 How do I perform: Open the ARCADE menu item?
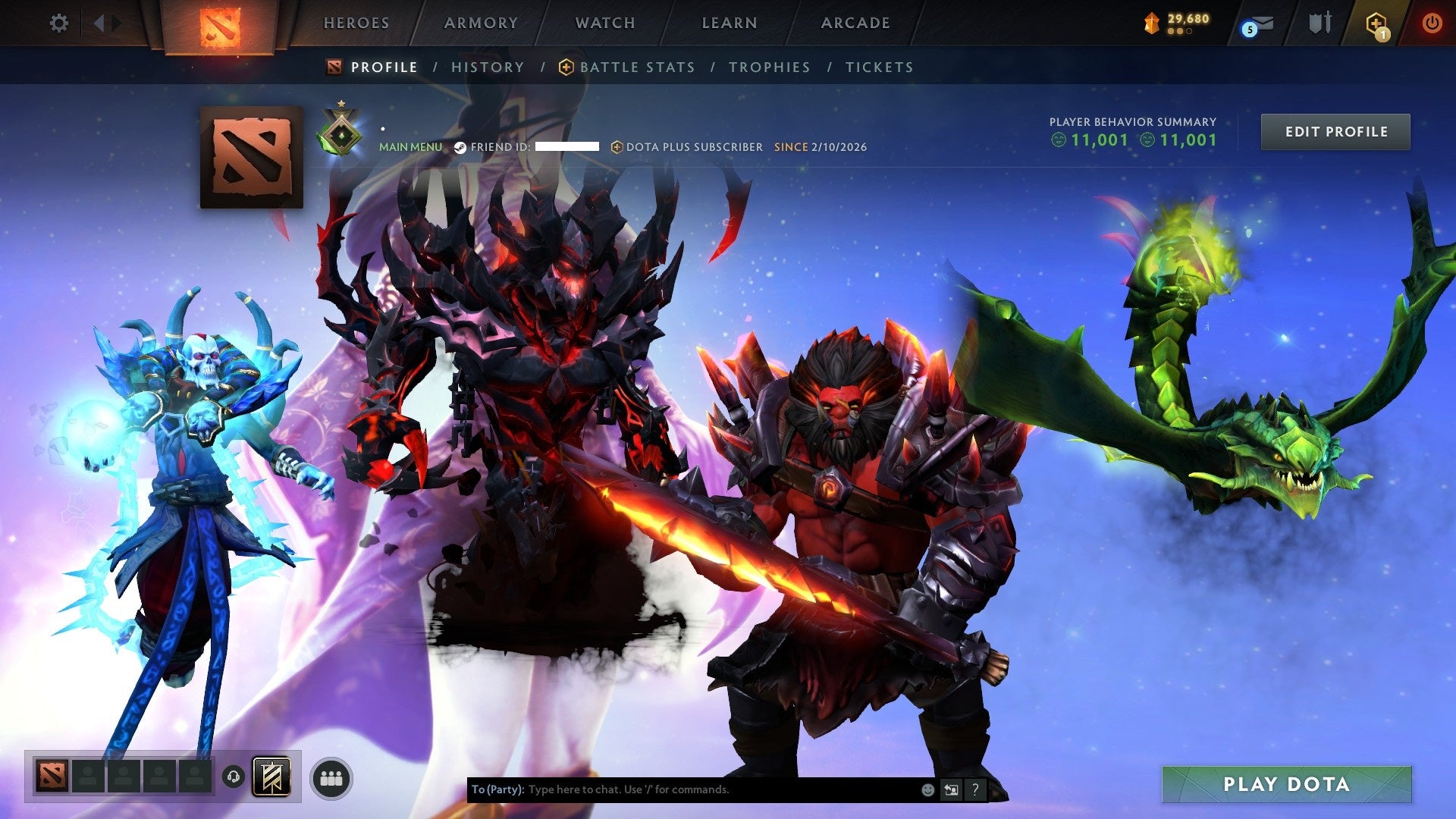pos(855,23)
